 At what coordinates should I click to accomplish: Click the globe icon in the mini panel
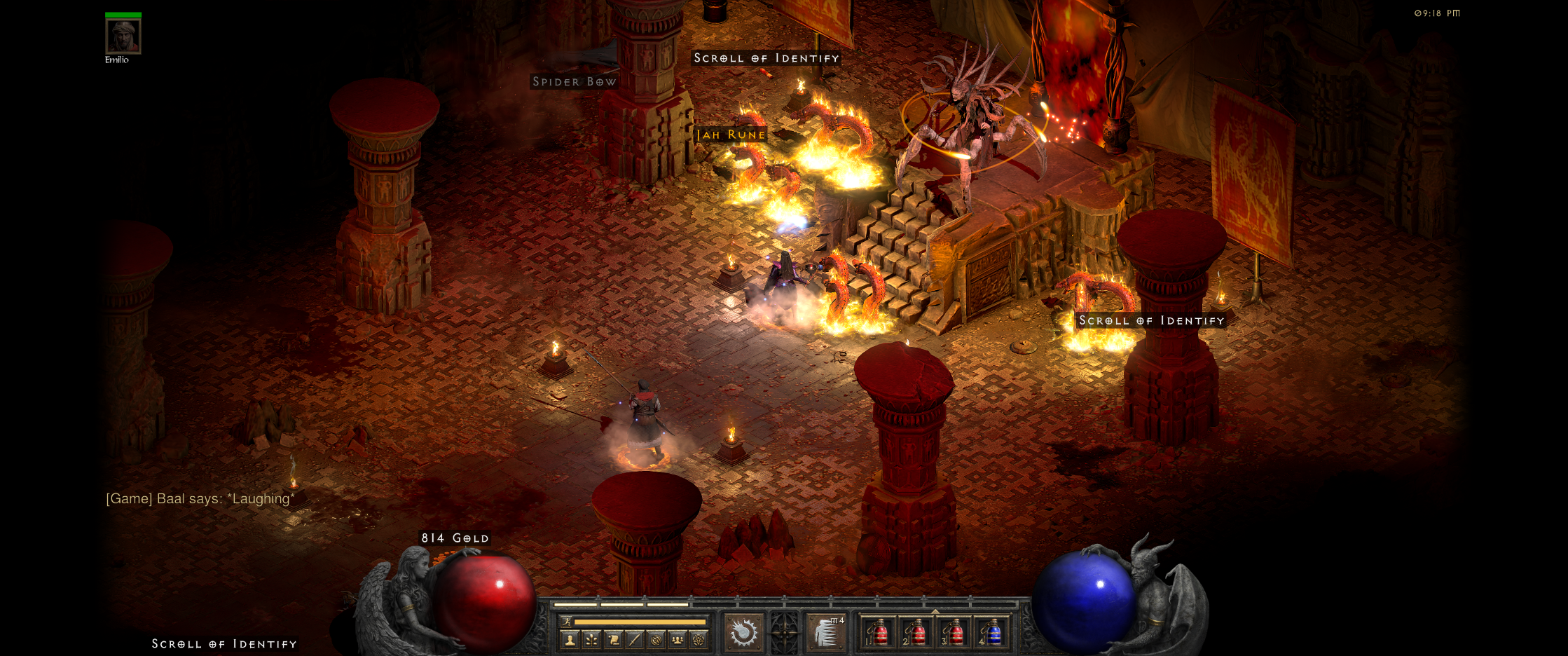pyautogui.click(x=656, y=639)
